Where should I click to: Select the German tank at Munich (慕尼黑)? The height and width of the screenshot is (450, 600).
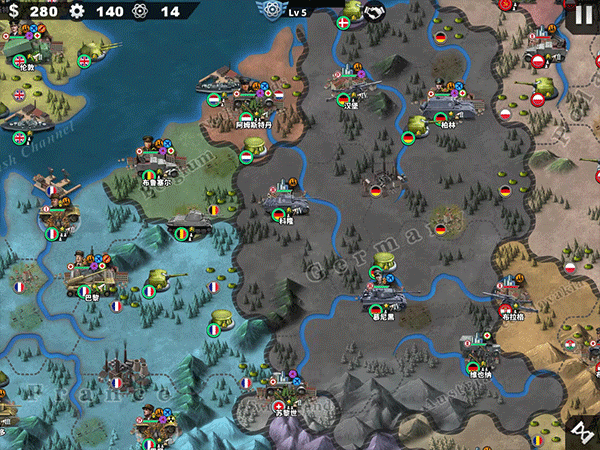pos(384,295)
